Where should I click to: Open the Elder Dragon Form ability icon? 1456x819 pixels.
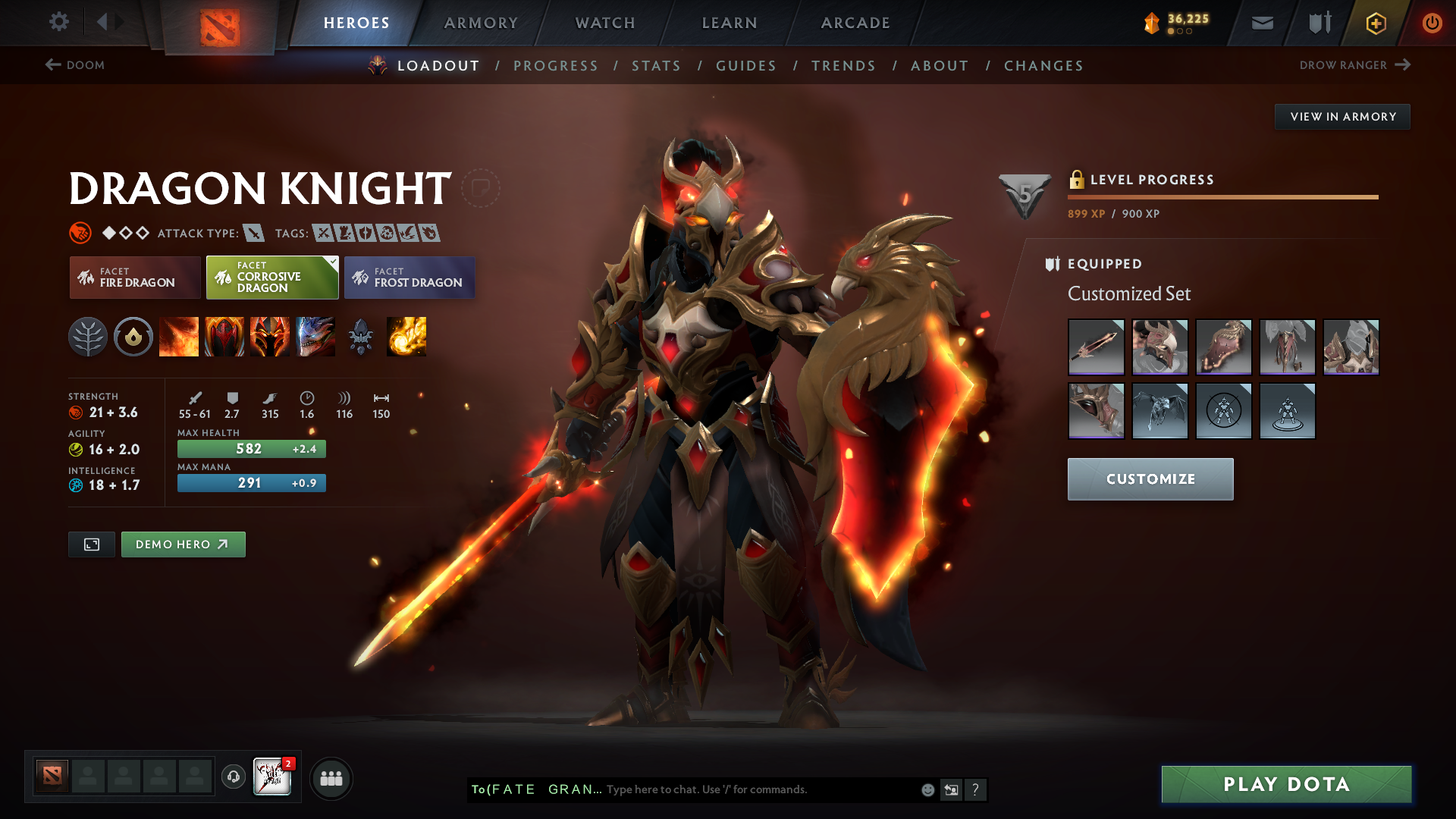click(x=315, y=337)
